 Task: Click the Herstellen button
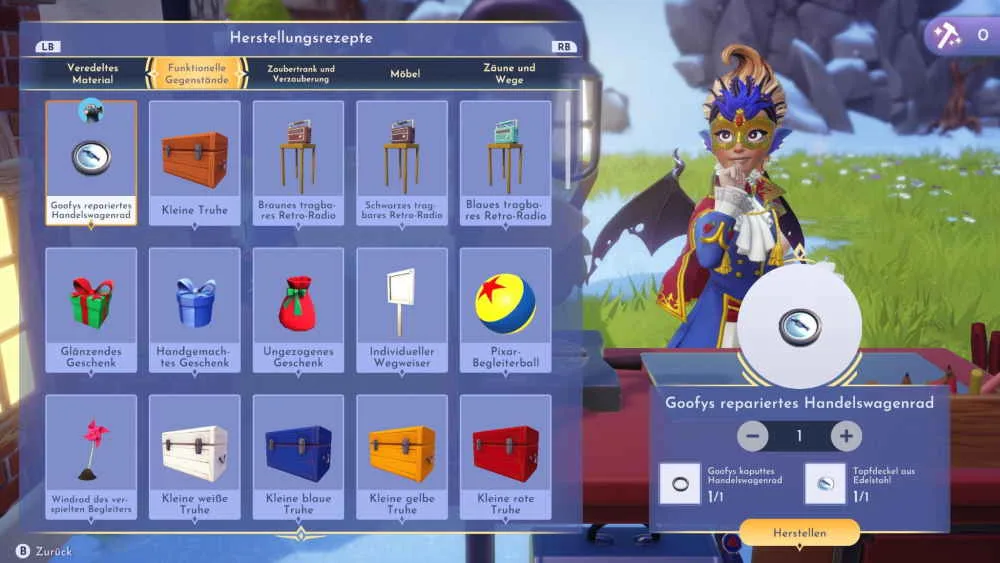click(x=799, y=533)
